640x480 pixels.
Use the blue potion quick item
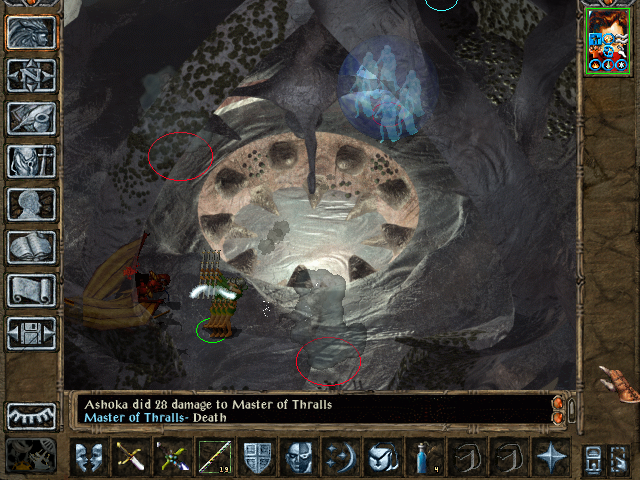click(x=425, y=457)
